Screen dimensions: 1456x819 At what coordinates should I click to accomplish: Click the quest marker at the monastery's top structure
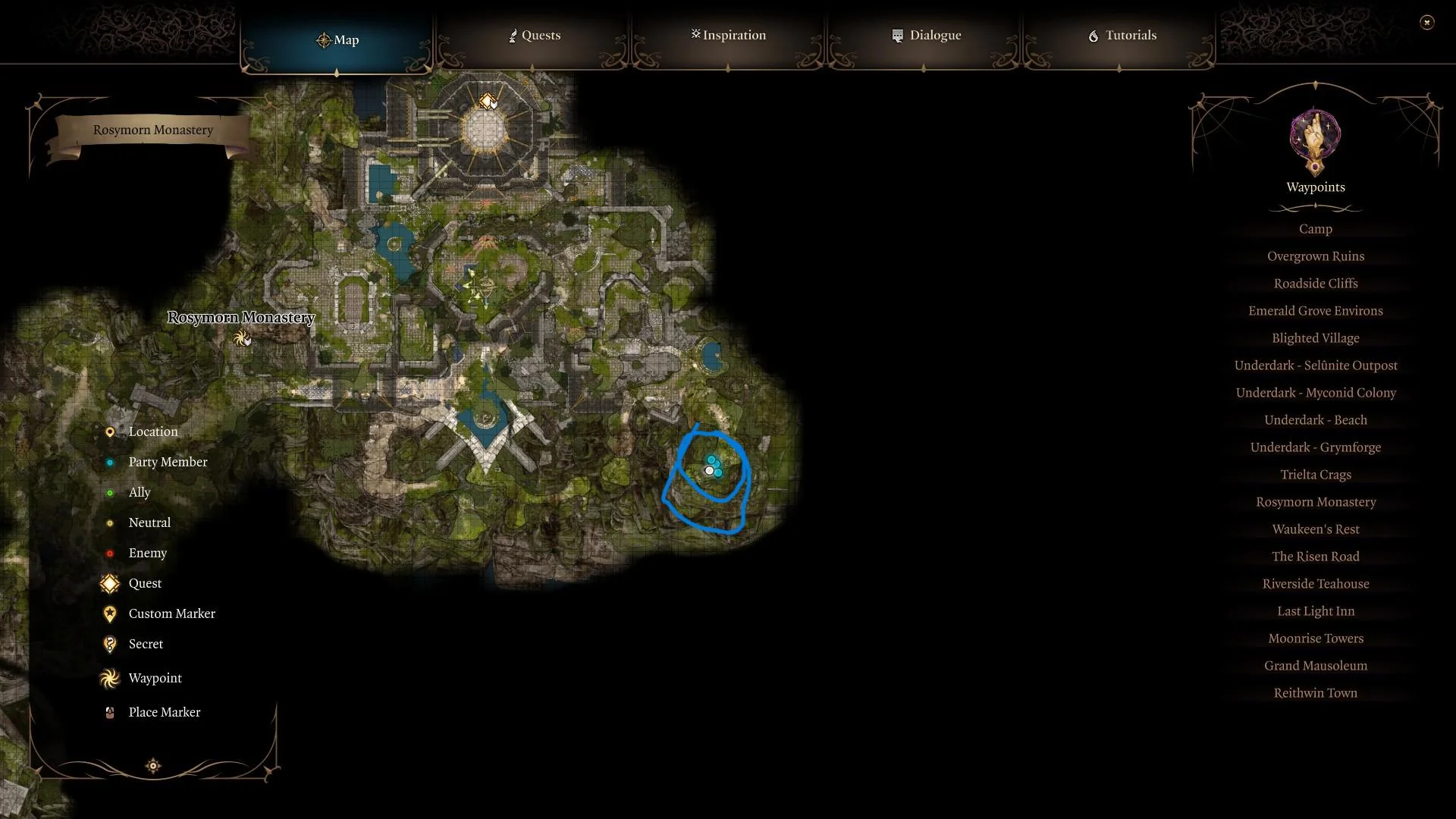pos(486,99)
